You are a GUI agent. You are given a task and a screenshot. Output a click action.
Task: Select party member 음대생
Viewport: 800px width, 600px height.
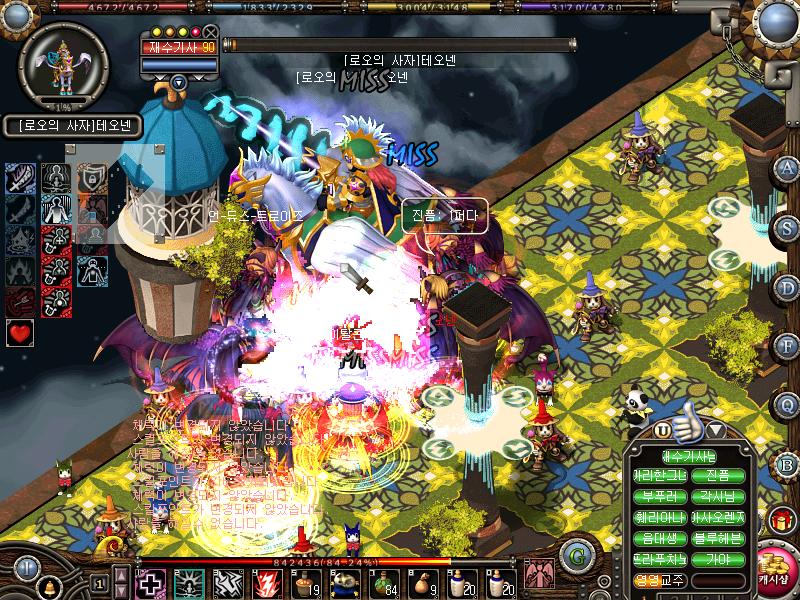click(x=657, y=538)
